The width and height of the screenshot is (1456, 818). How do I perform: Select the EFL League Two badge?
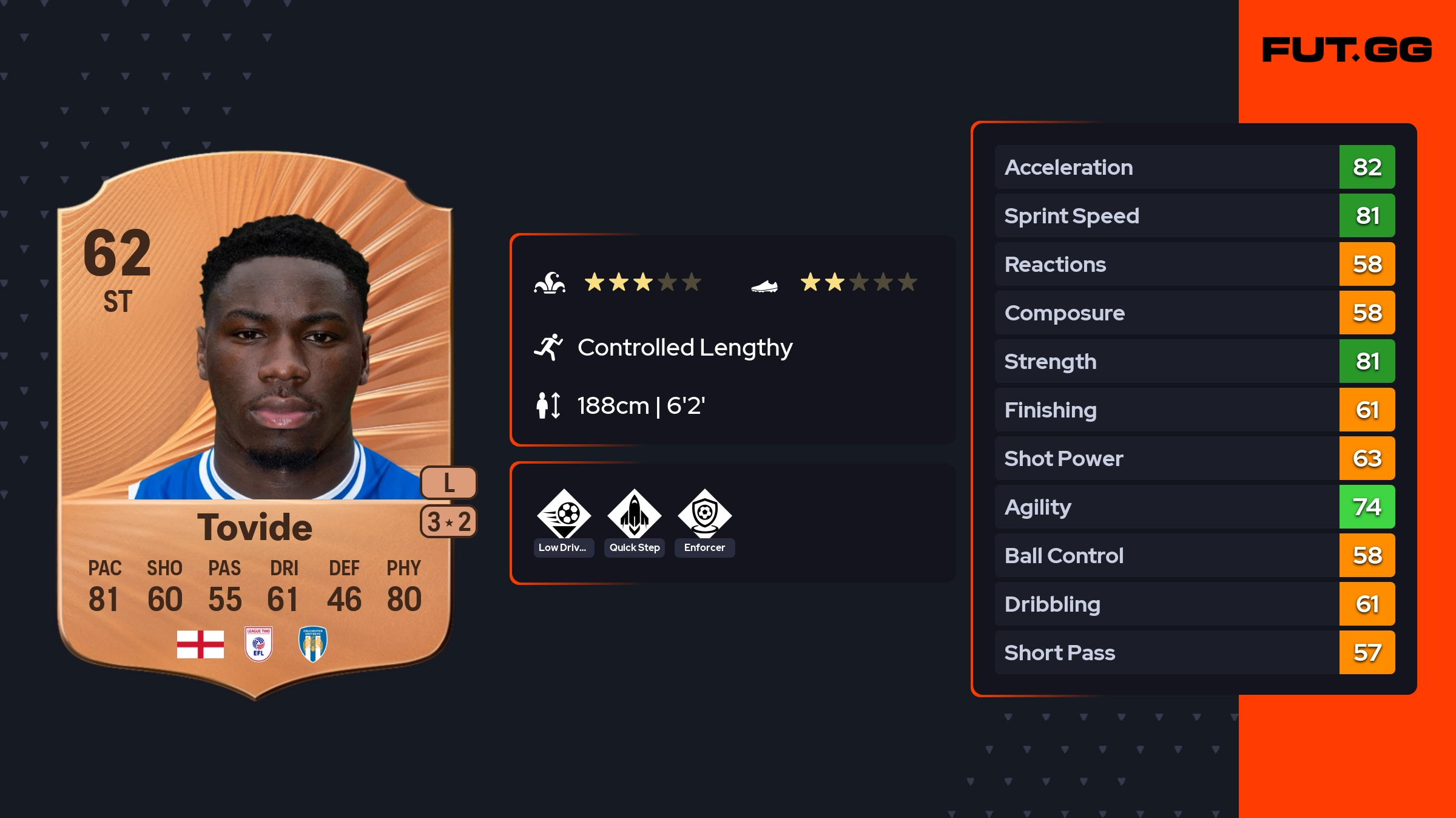[258, 644]
